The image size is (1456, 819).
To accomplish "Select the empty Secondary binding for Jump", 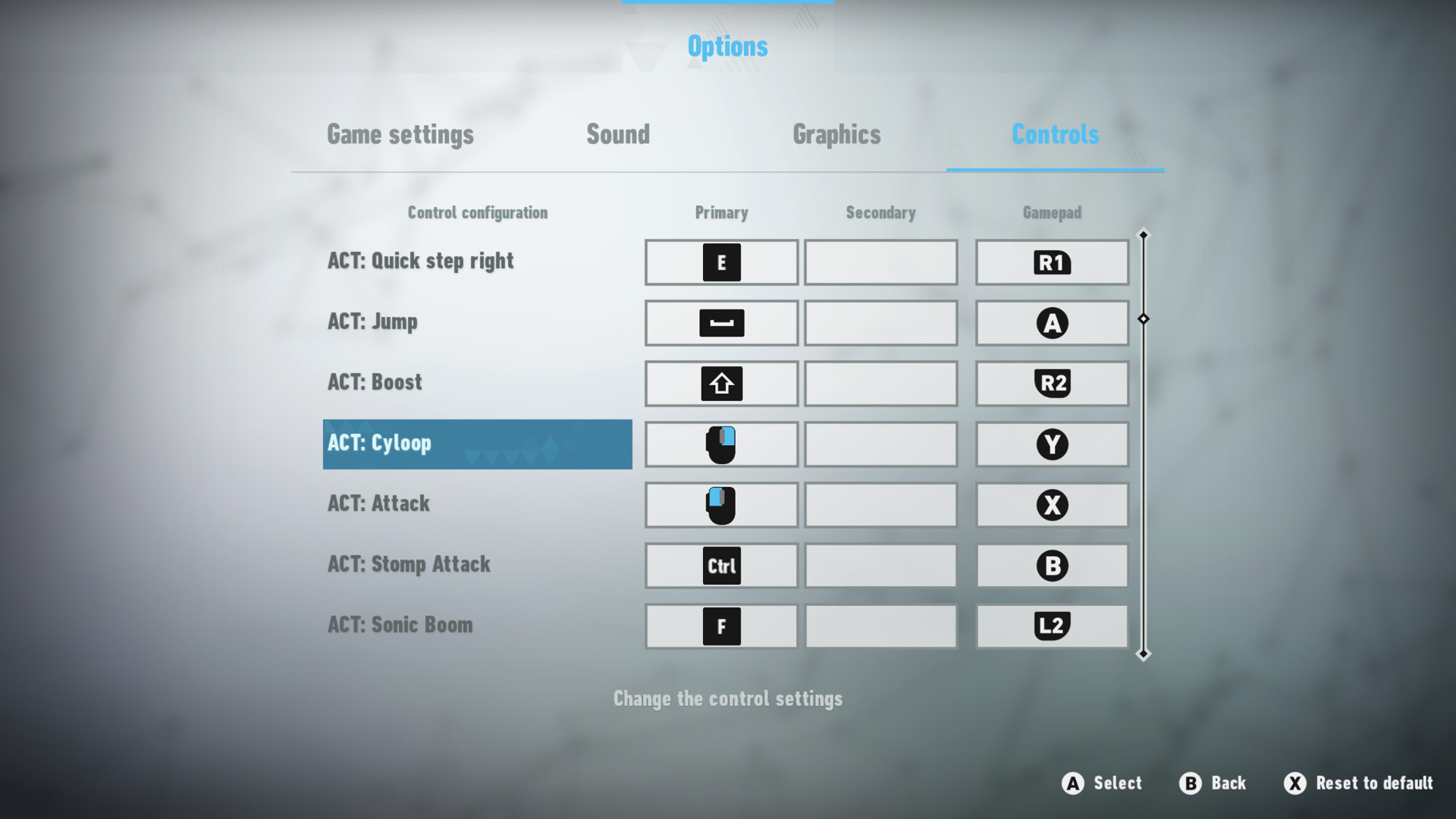I will coord(880,322).
